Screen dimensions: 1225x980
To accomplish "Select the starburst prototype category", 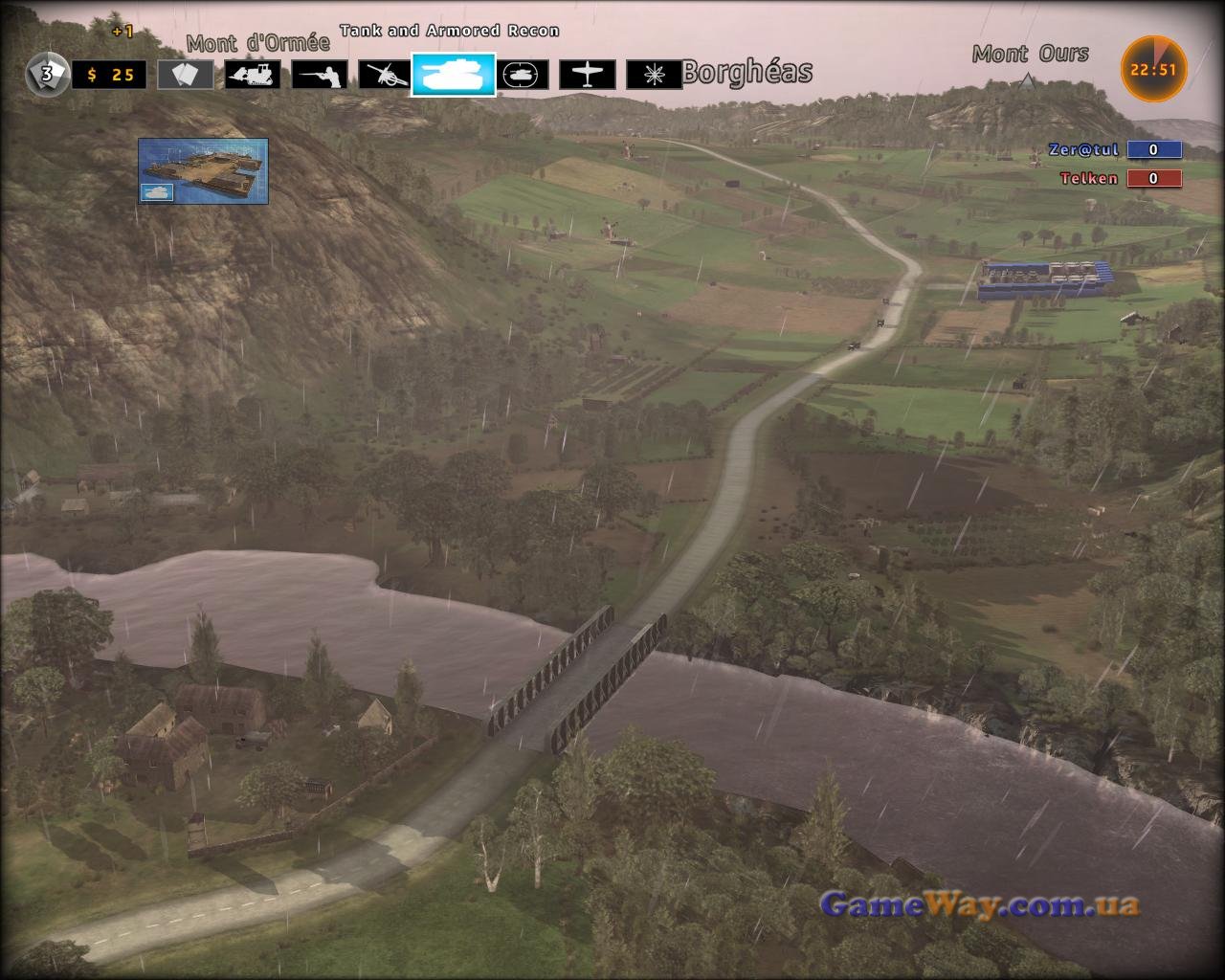I will [x=654, y=75].
